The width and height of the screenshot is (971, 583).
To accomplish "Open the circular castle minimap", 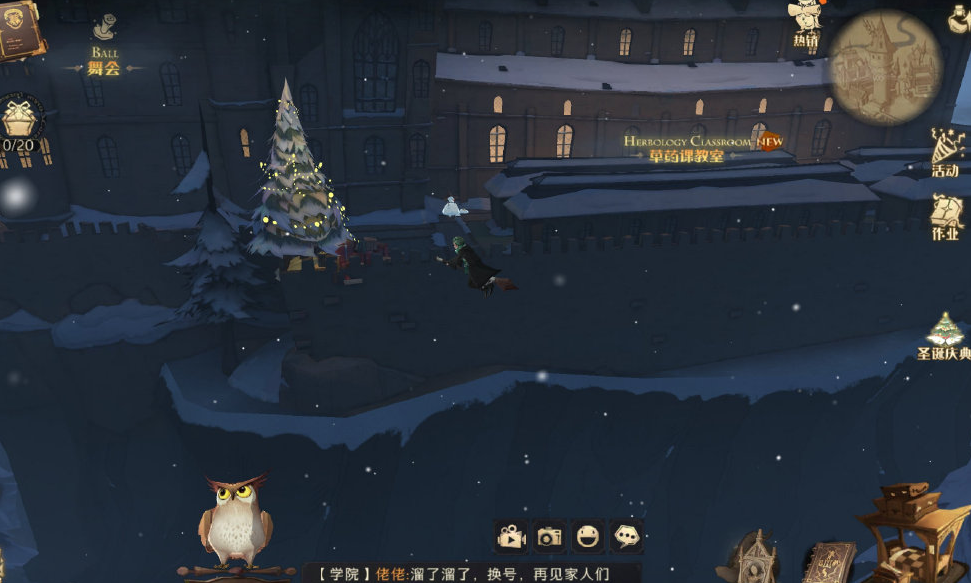I will coord(885,67).
